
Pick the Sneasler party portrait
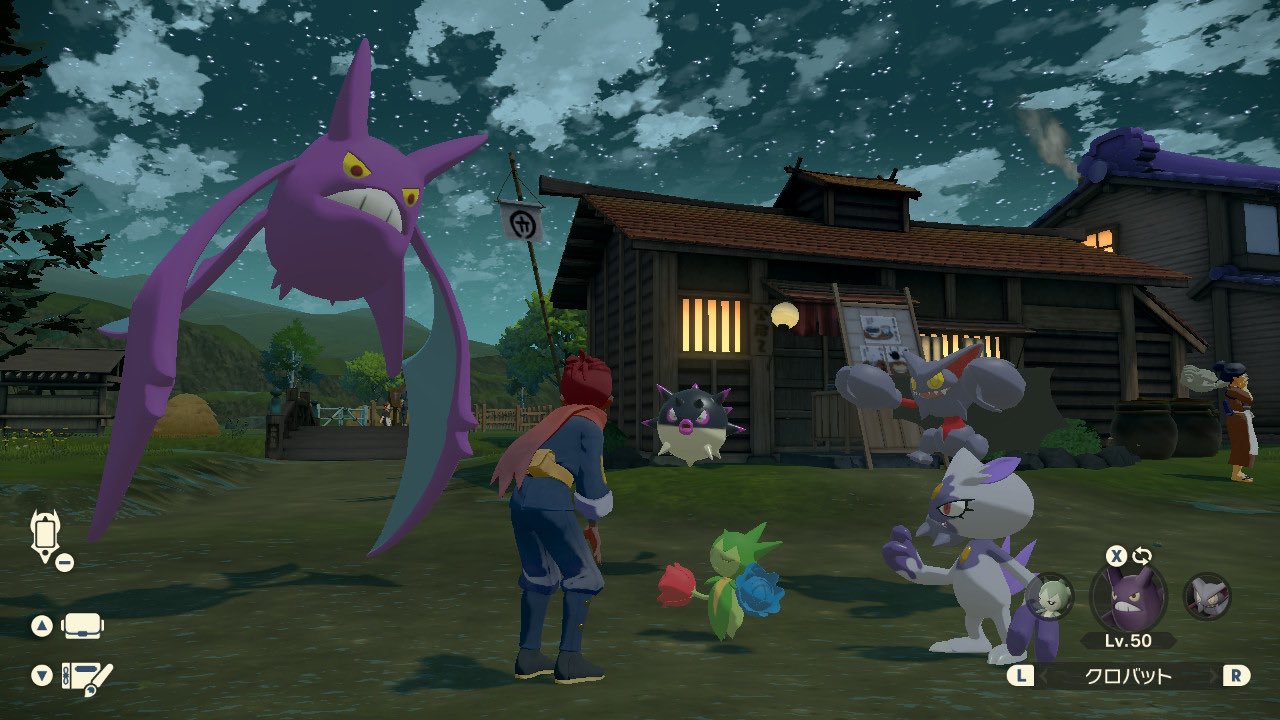(x=1206, y=596)
